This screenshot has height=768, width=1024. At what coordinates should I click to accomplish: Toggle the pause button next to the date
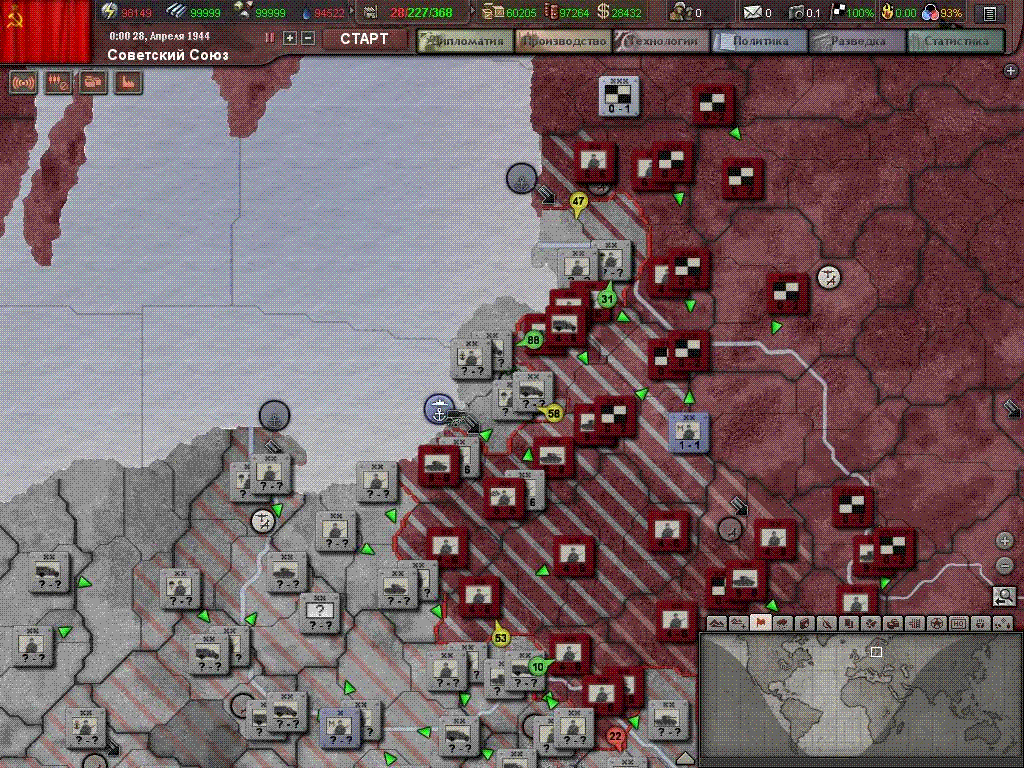click(x=269, y=38)
